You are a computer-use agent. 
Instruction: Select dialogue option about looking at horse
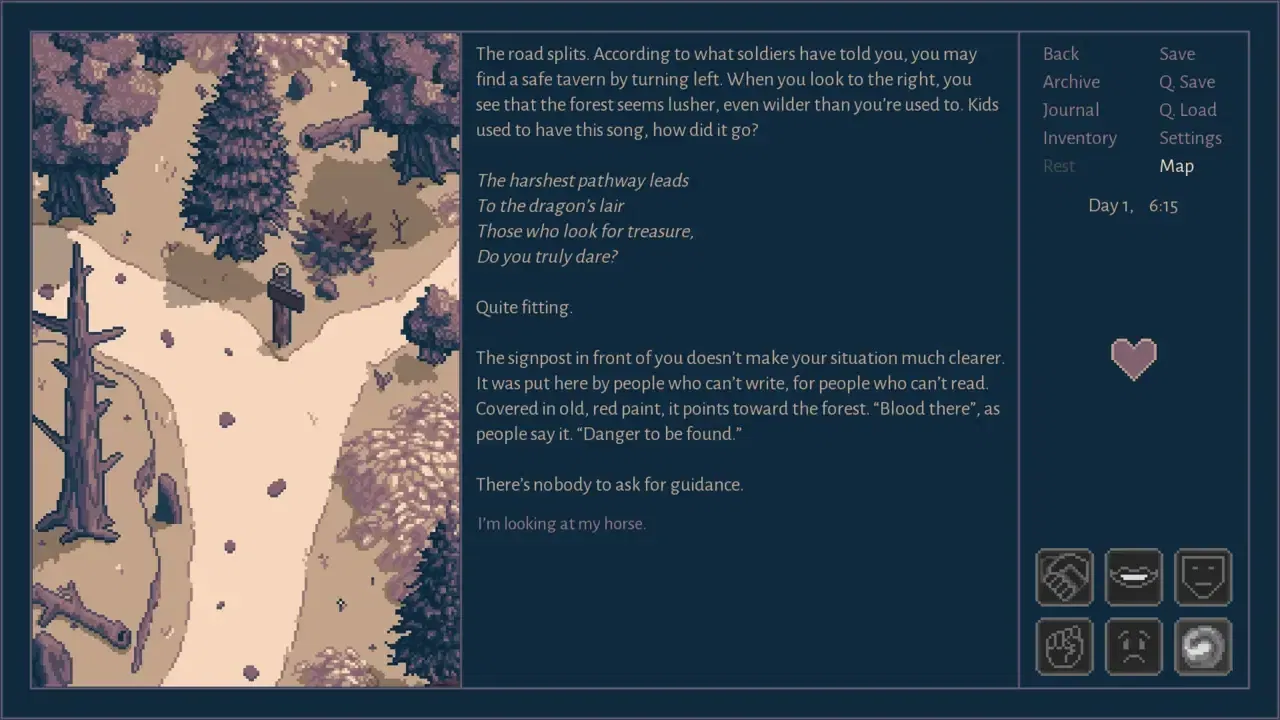coord(562,524)
